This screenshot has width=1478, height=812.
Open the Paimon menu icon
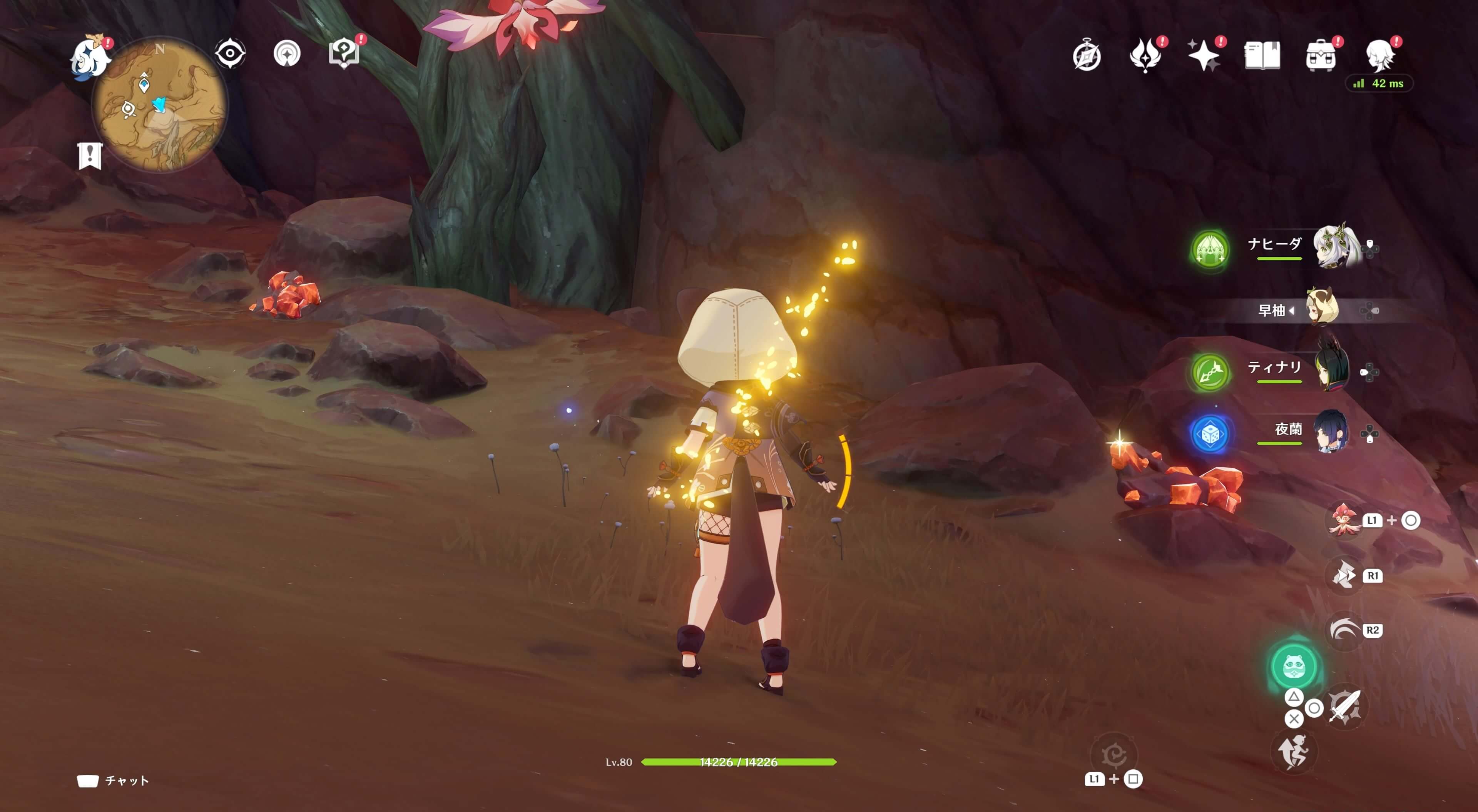[90, 58]
